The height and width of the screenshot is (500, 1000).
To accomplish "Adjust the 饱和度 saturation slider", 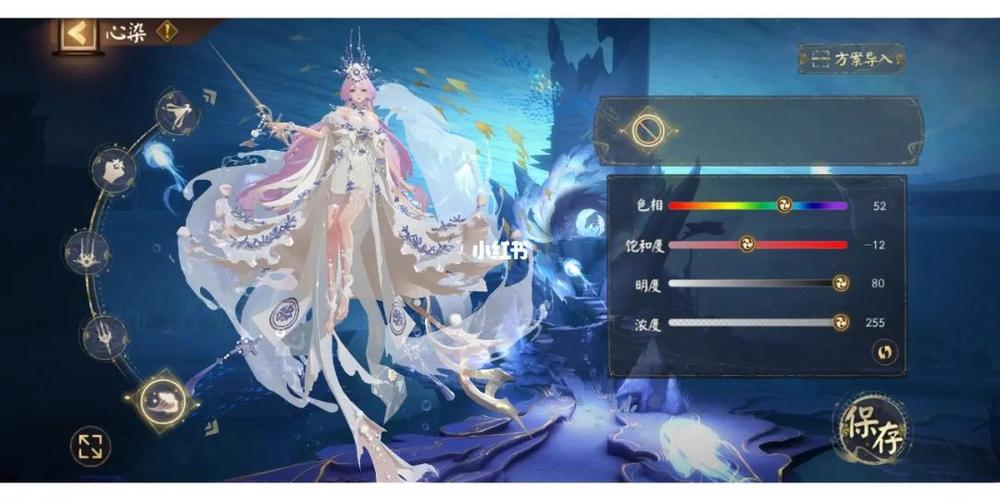I will point(758,245).
